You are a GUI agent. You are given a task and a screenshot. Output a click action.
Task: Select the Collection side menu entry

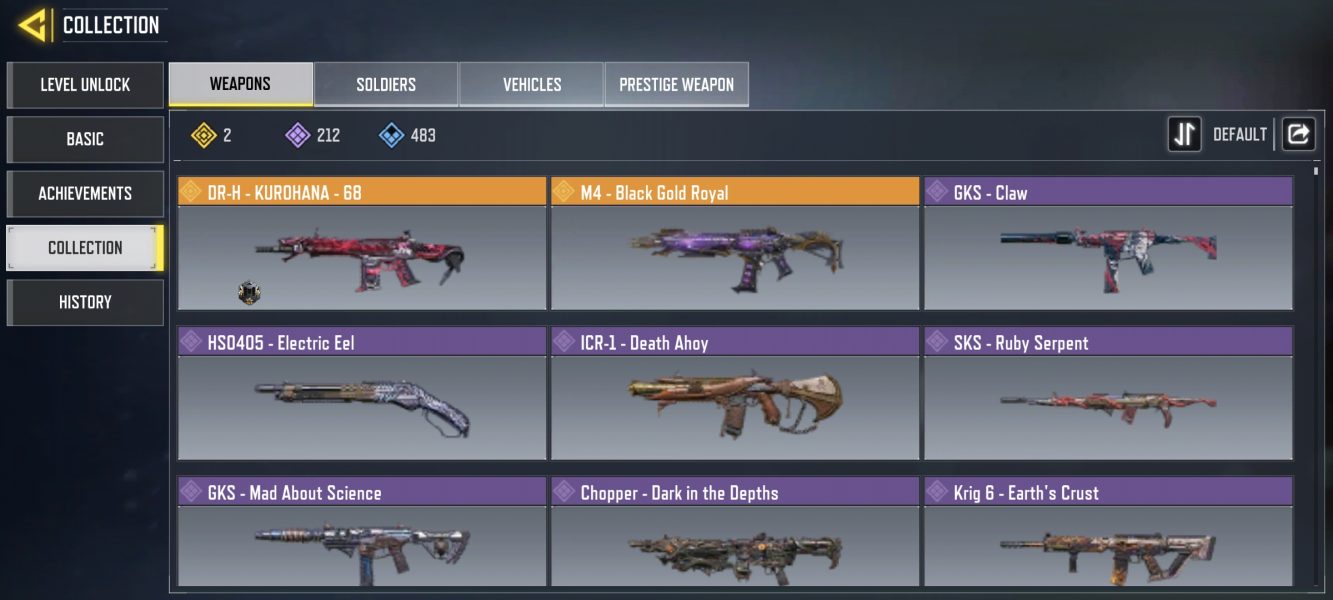tap(85, 247)
